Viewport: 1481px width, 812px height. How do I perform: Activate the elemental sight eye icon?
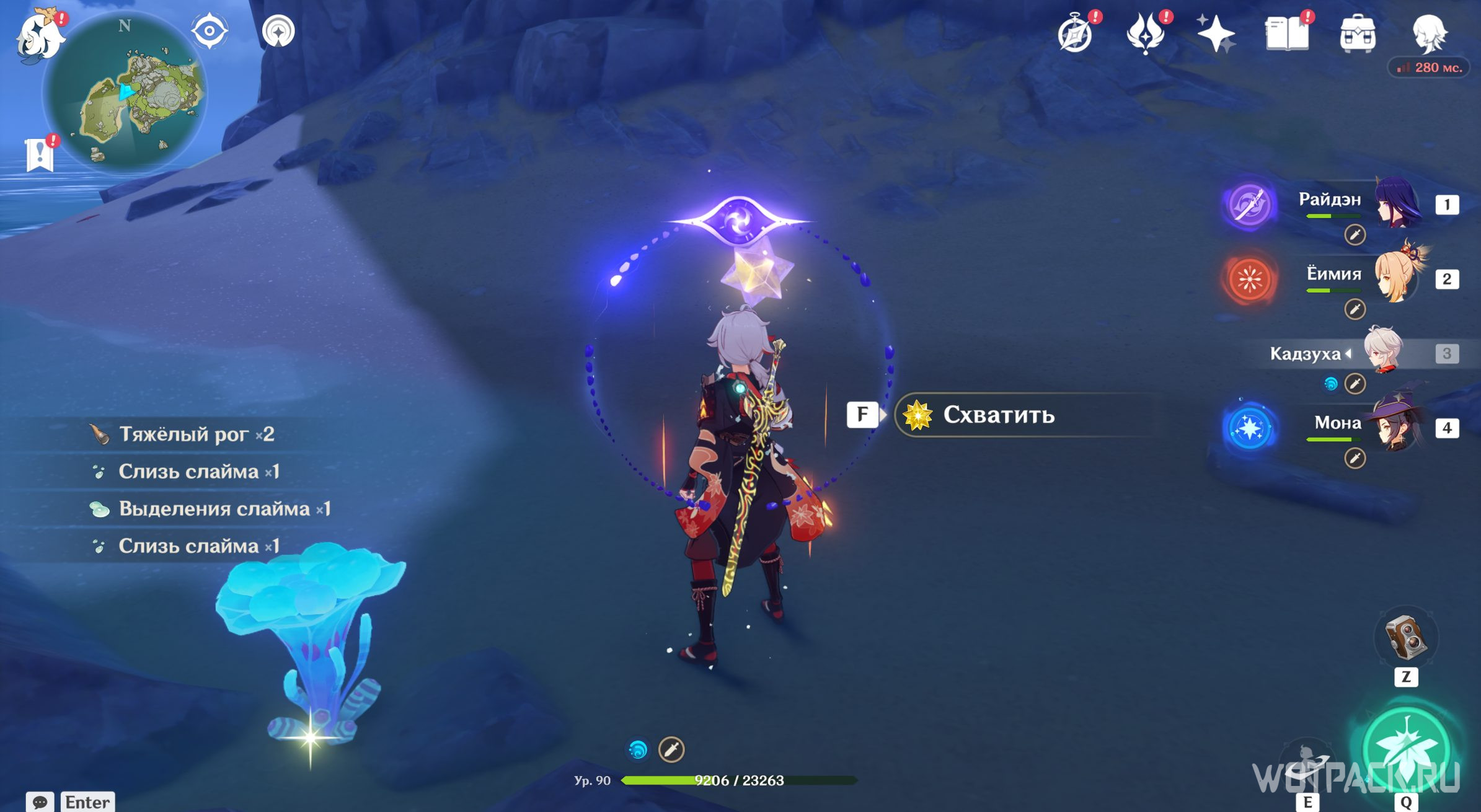(x=210, y=31)
